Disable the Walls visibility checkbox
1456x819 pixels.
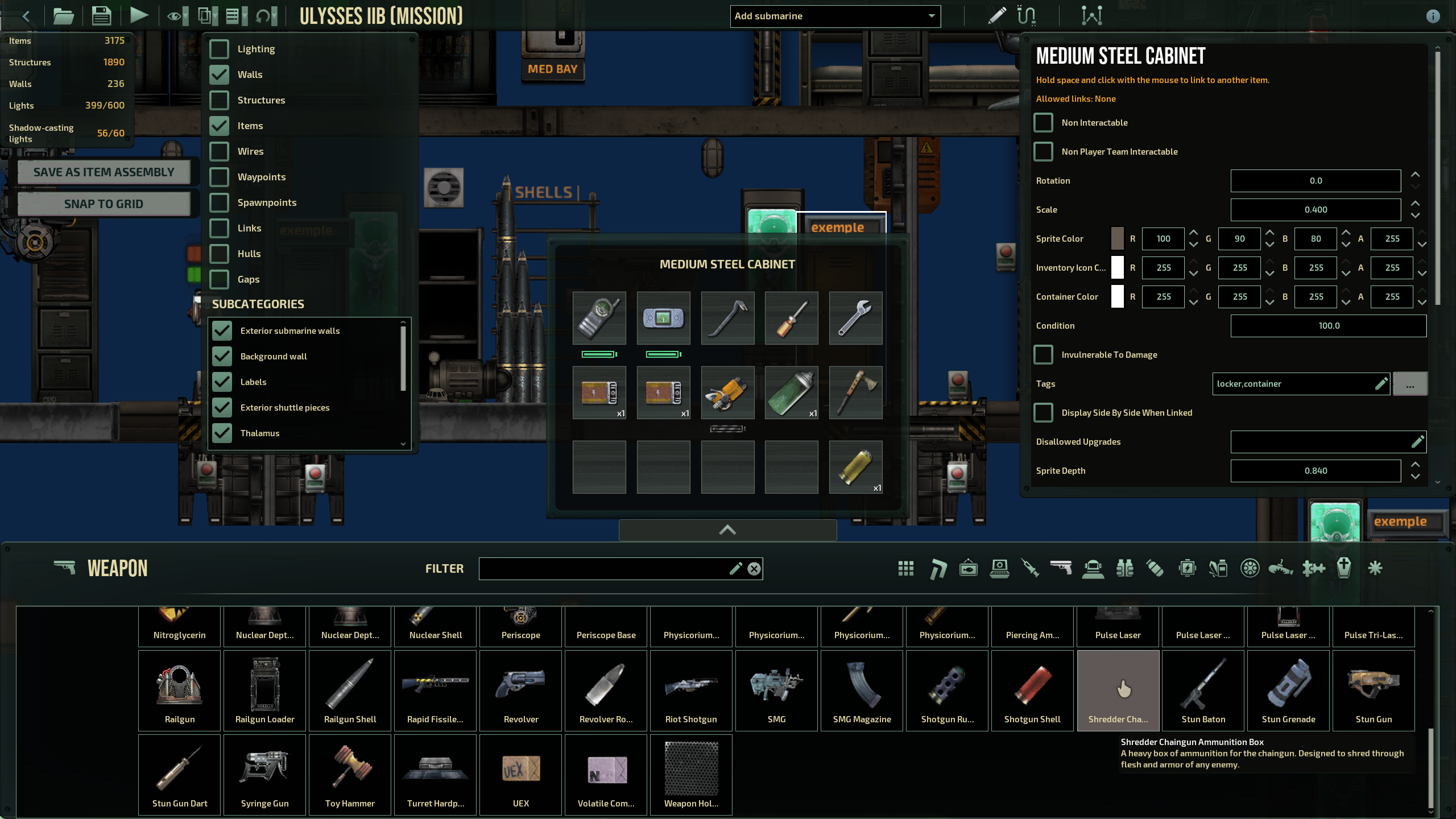tap(220, 74)
